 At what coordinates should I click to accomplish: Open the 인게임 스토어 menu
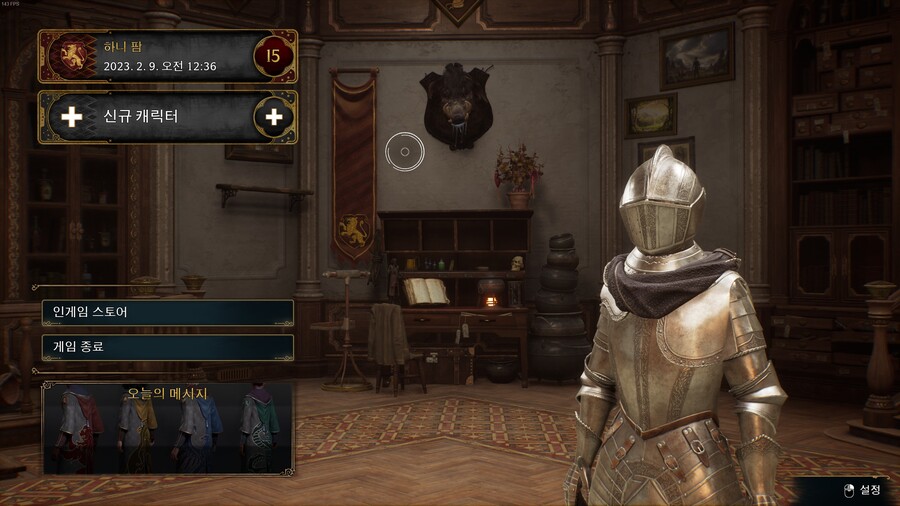pyautogui.click(x=167, y=312)
